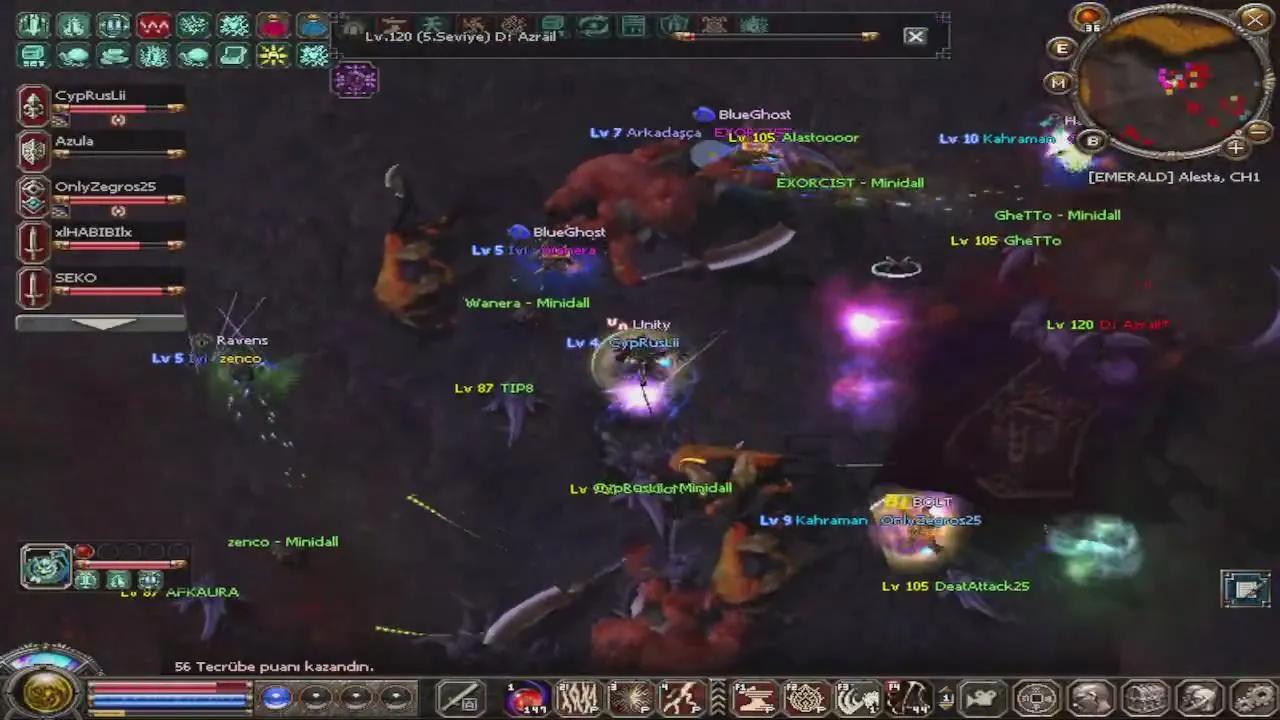1280x720 pixels.
Task: Zoom in the minimap with the plus control
Action: [x=1236, y=149]
